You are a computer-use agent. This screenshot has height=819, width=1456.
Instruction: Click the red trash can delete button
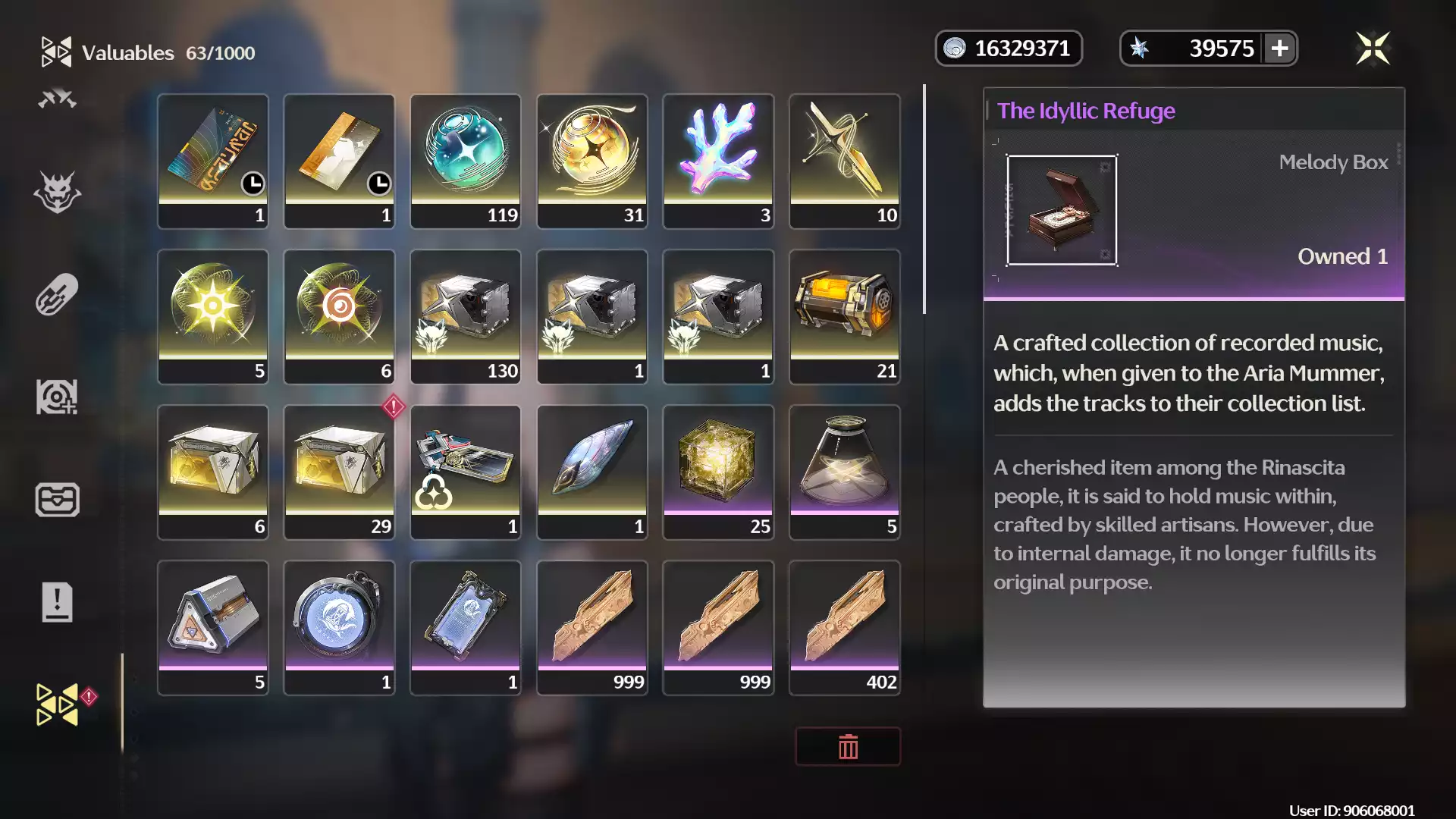848,747
